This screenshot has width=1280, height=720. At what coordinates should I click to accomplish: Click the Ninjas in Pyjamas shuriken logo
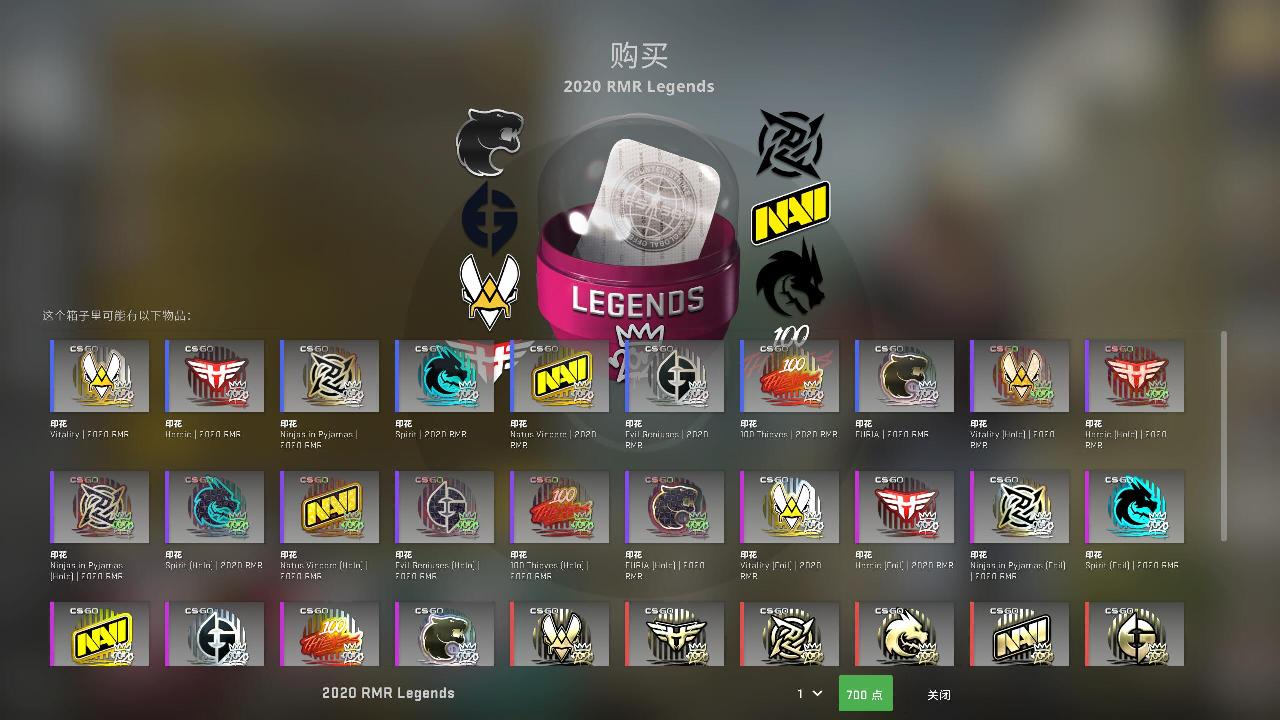[790, 145]
